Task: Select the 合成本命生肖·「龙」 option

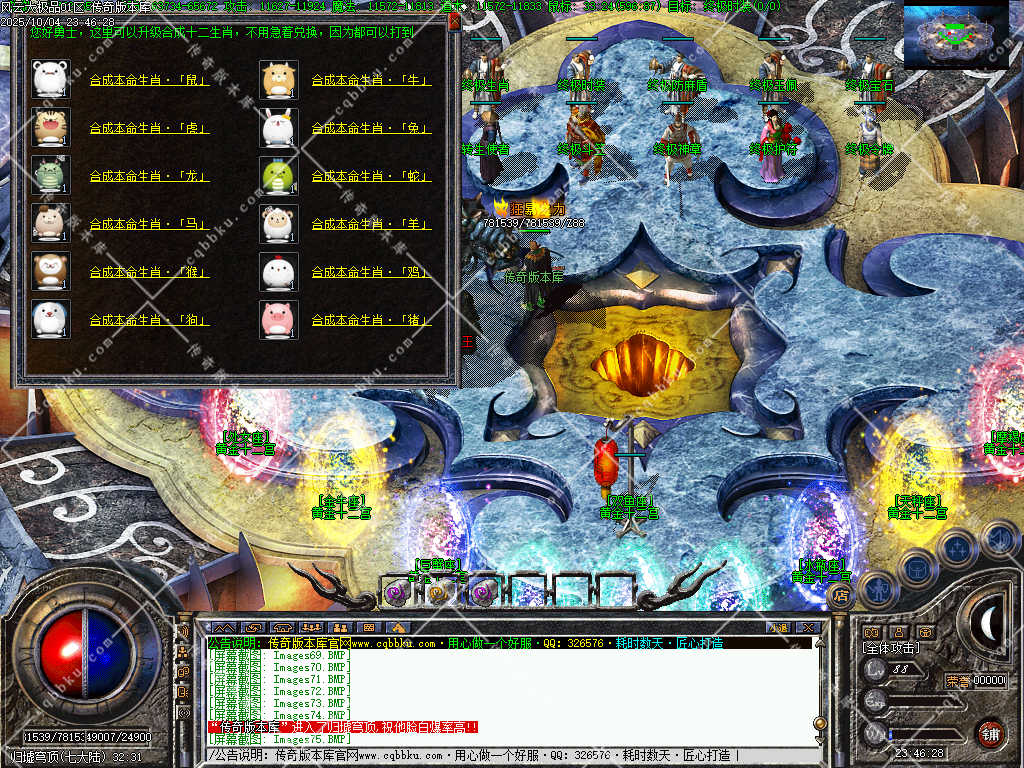Action: 150,176
